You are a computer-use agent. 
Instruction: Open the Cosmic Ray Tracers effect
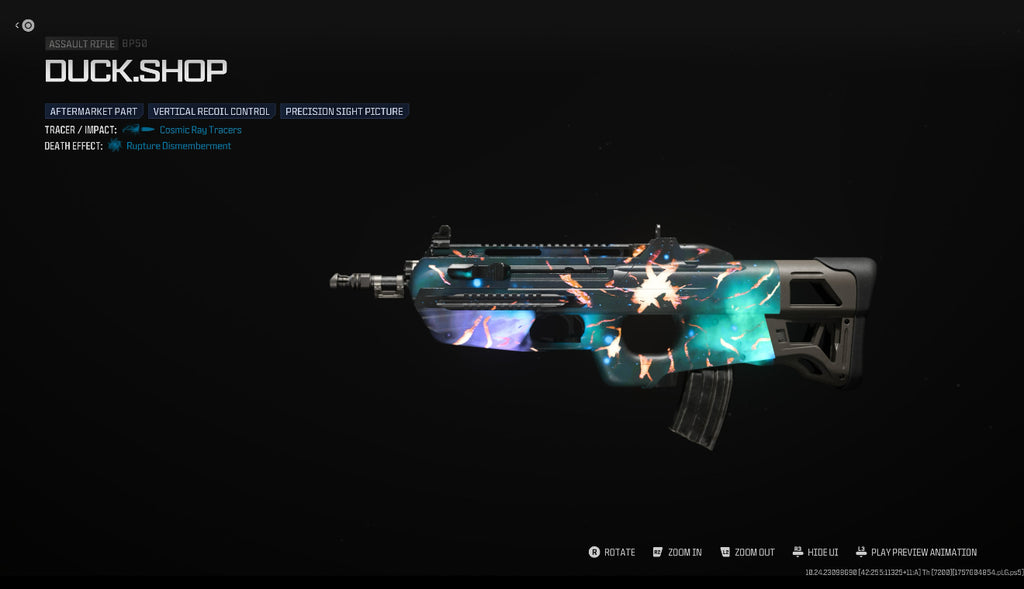tap(200, 130)
